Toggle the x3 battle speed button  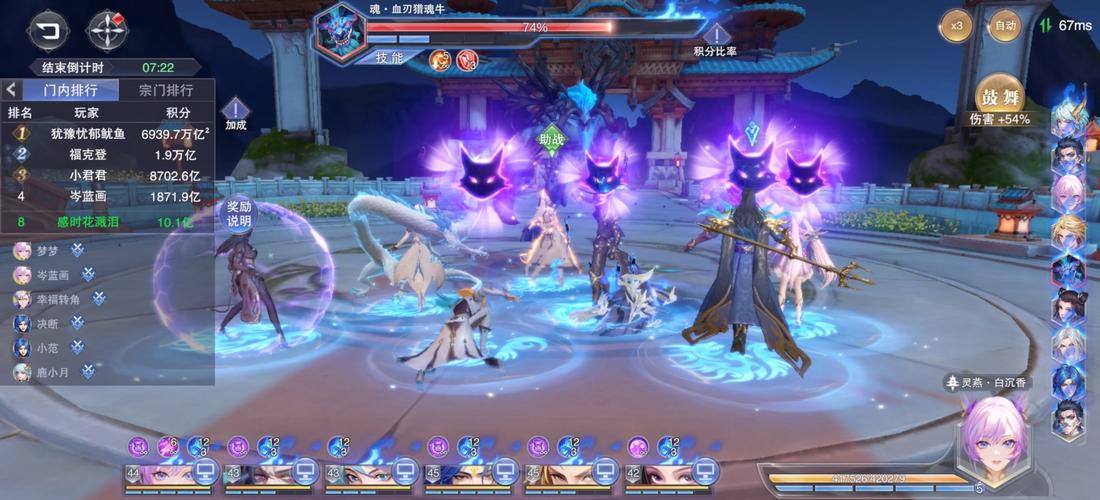(956, 25)
